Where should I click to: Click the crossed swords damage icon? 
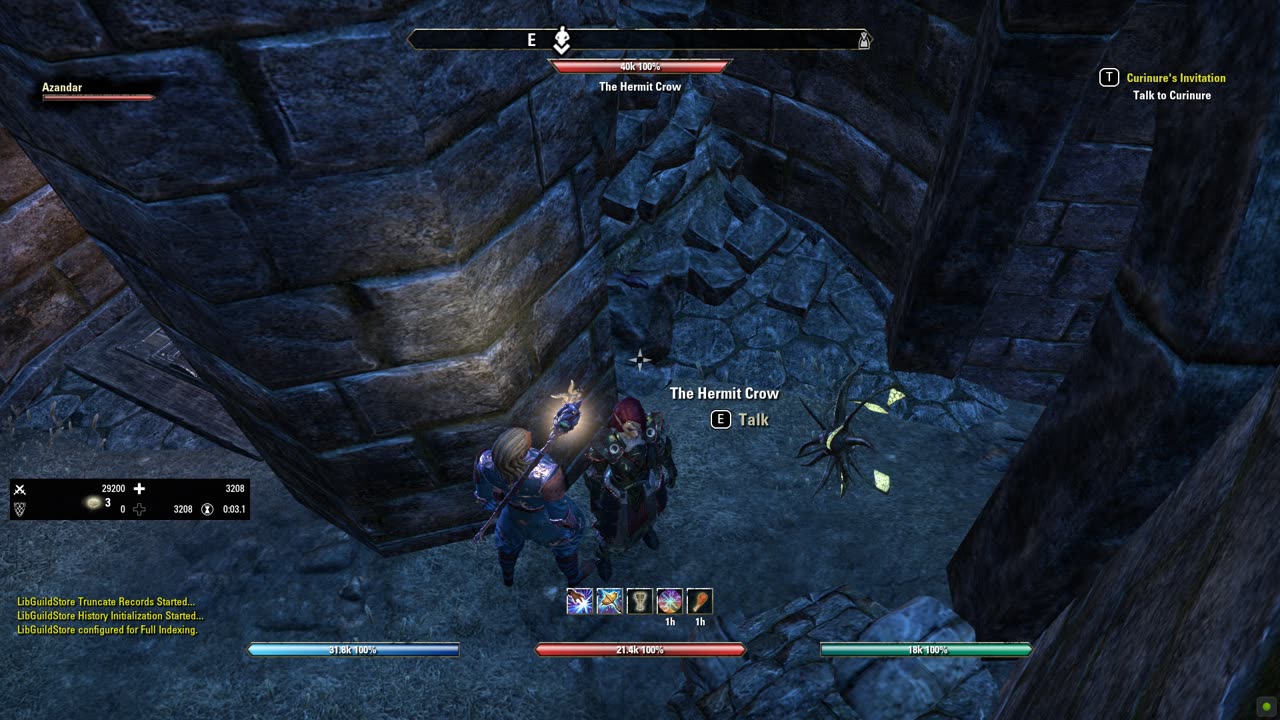[19, 489]
